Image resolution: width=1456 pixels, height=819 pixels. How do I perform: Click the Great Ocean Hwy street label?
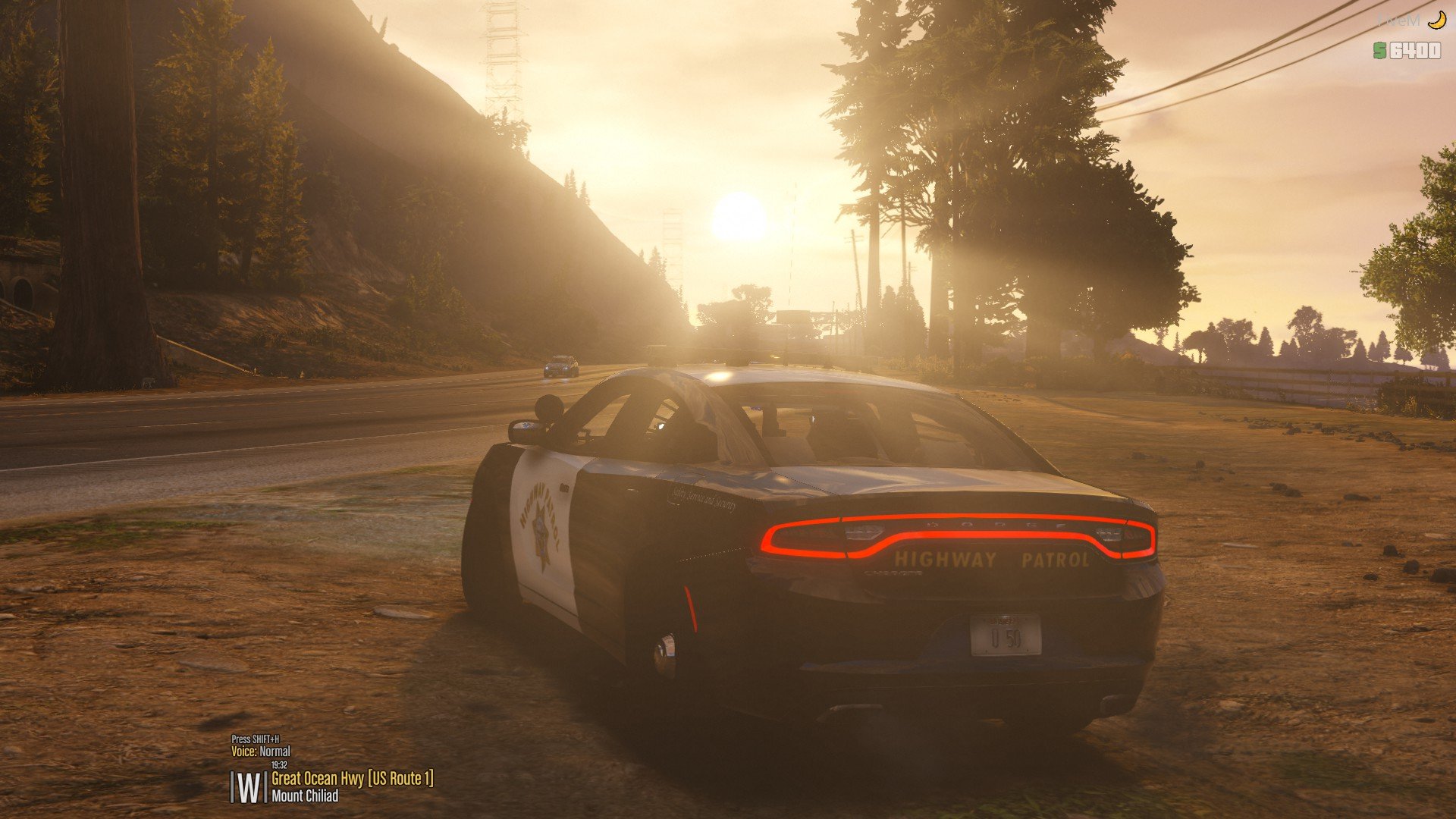pyautogui.click(x=352, y=779)
